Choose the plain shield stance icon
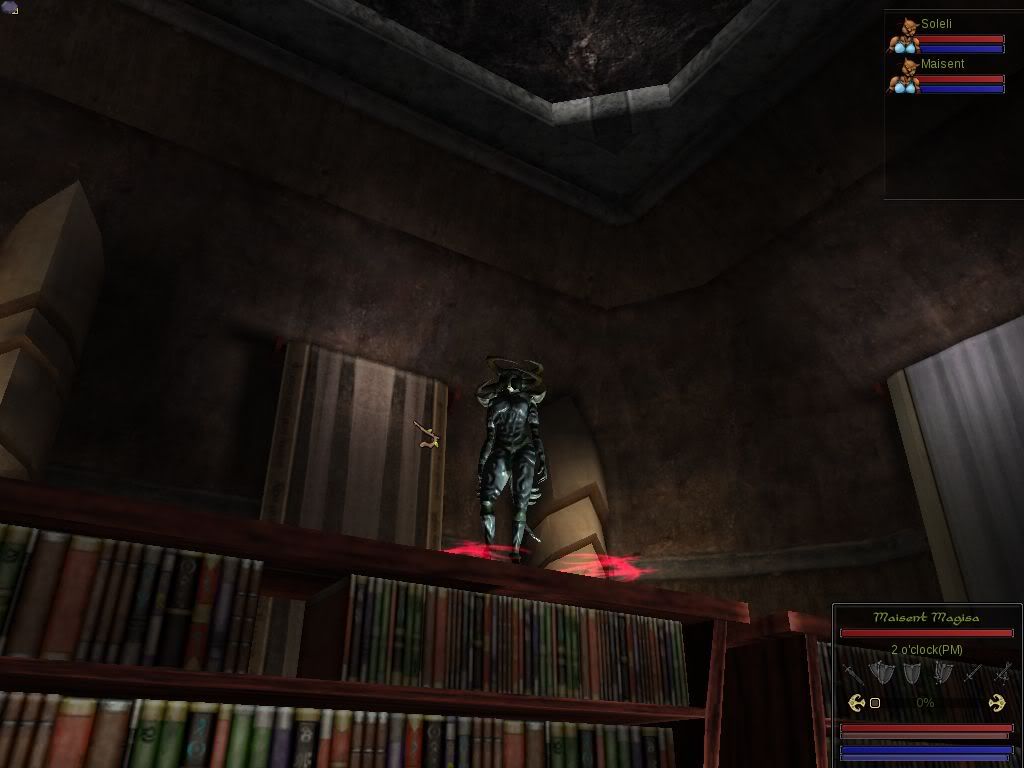1024x768 pixels. (x=911, y=673)
